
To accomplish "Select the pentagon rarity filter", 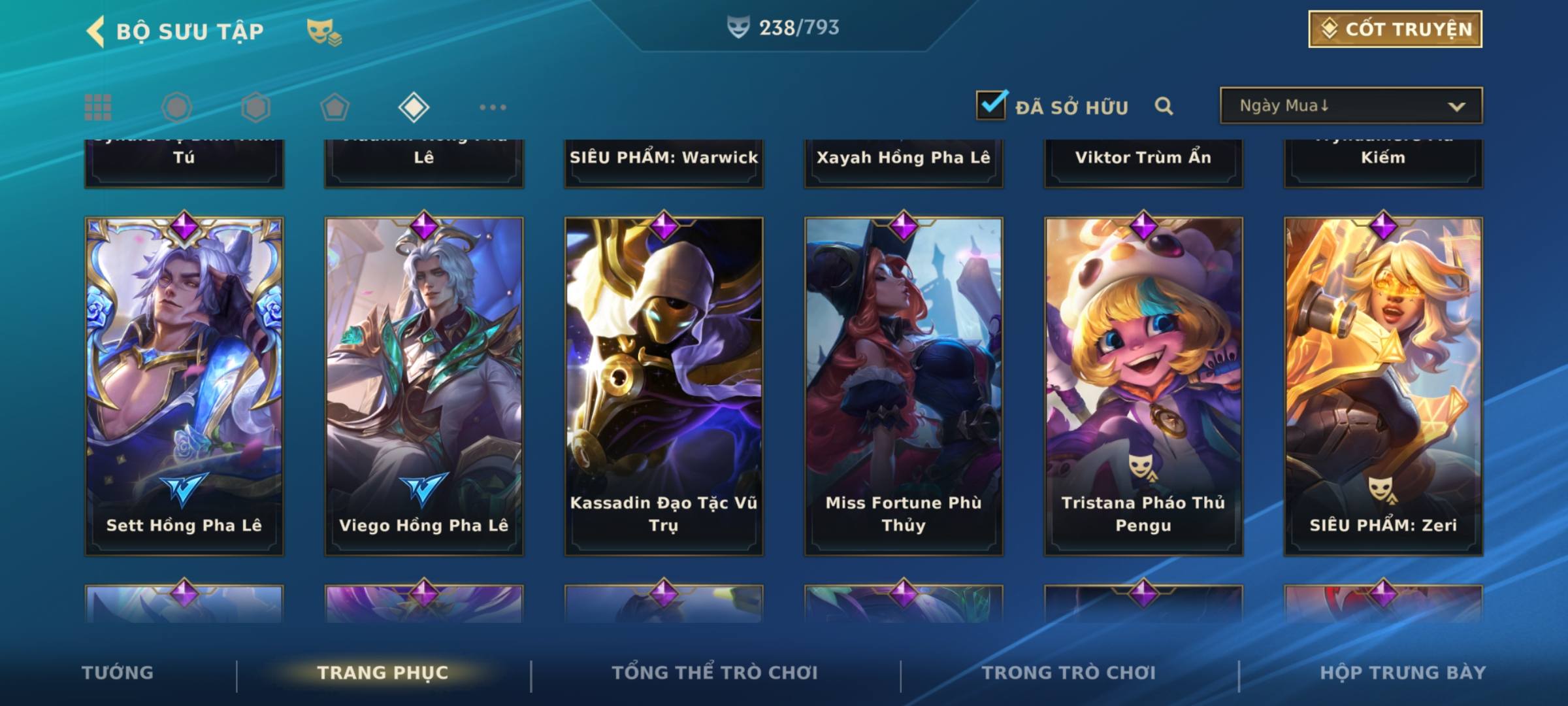I will point(335,107).
